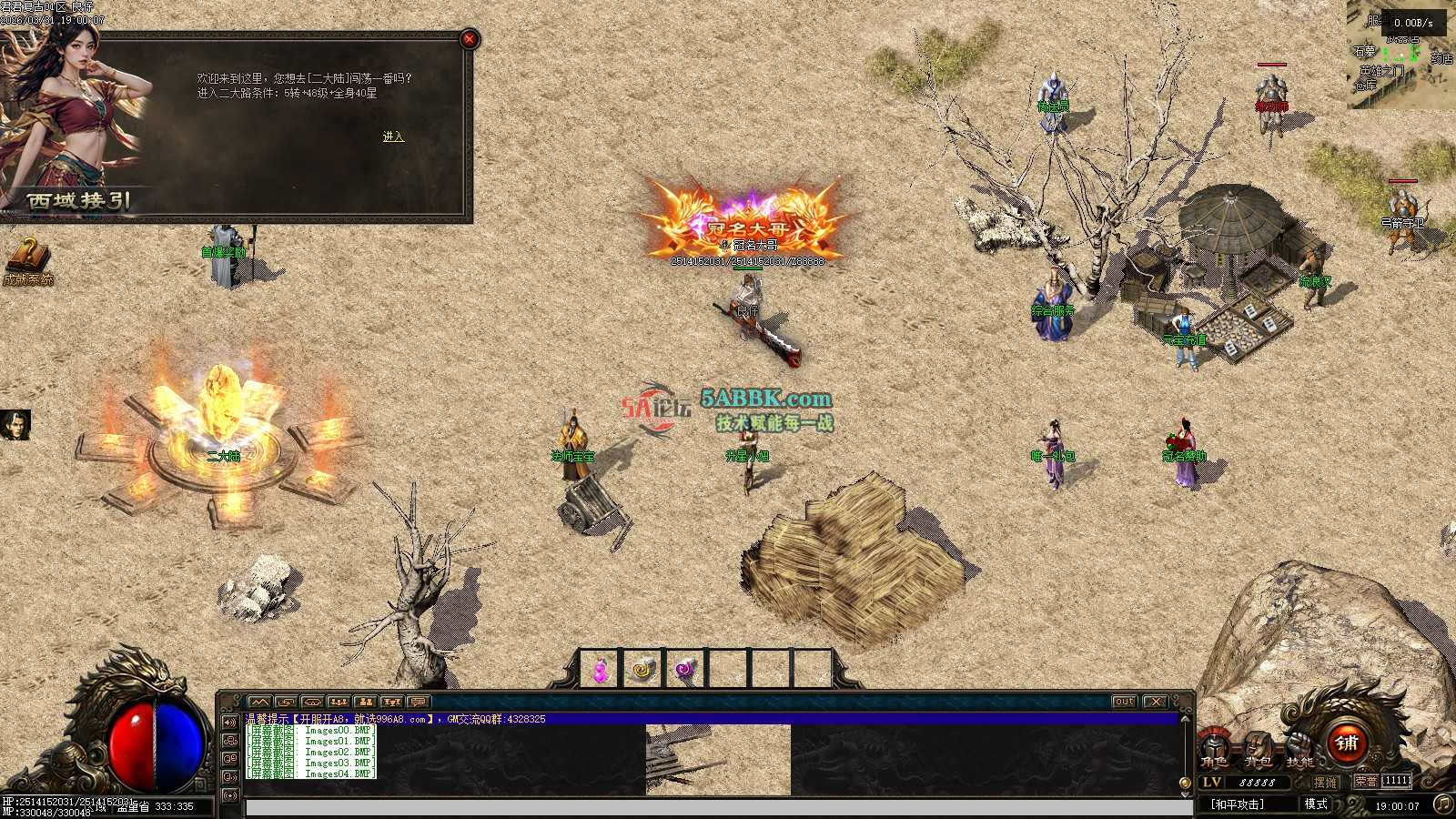Close the 西域接引 dialogue window

coord(470,39)
